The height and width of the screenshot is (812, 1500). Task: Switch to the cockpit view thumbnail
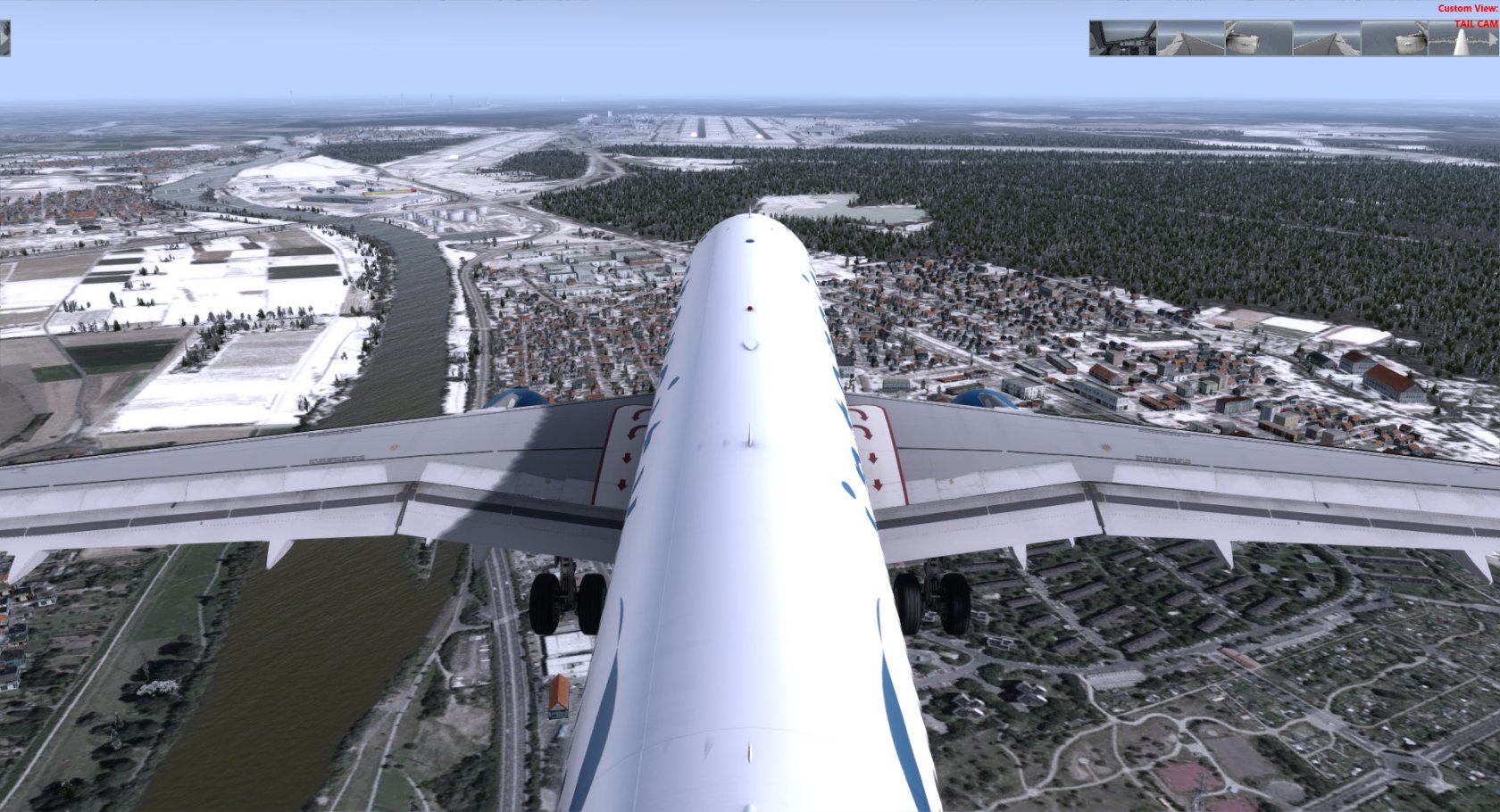[x=1122, y=38]
